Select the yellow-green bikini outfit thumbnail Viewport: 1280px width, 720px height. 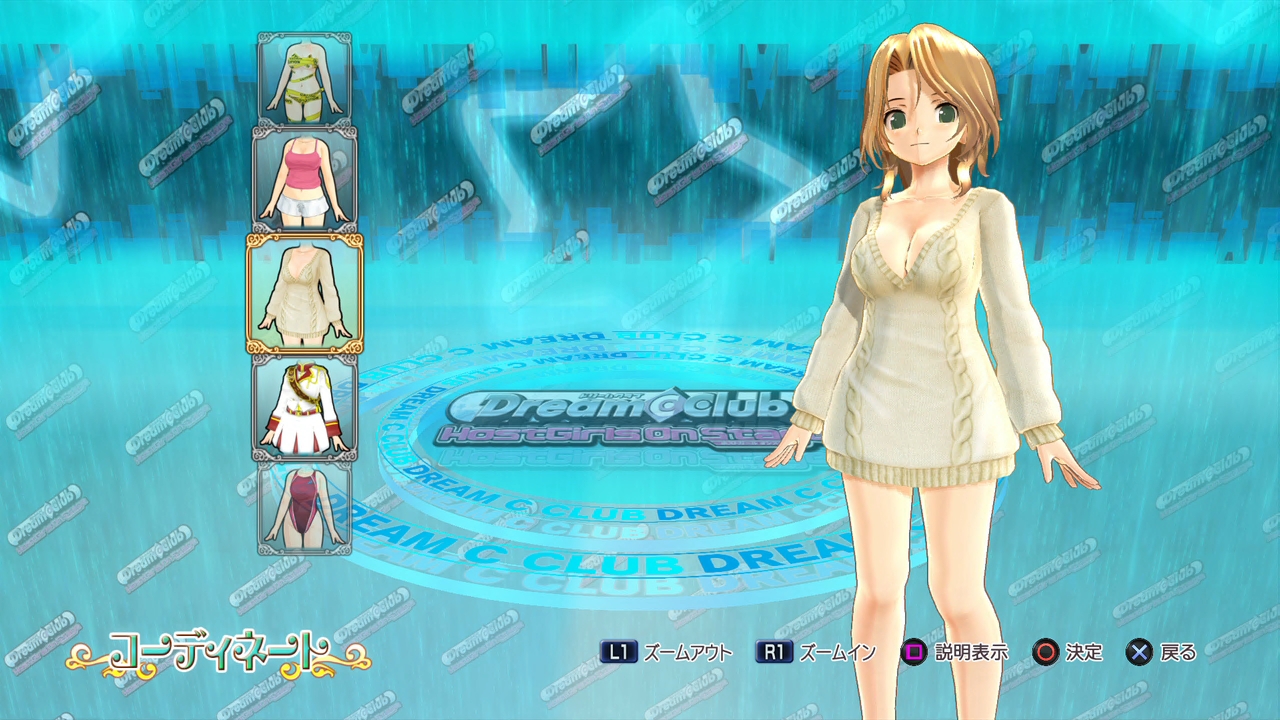tap(305, 79)
